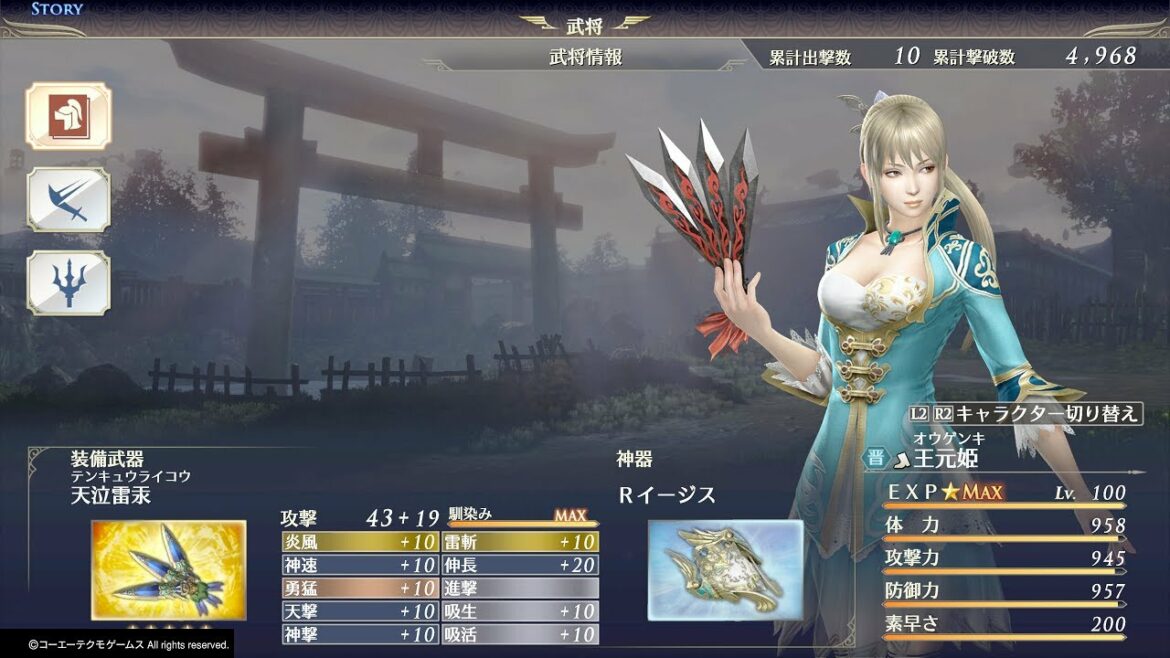This screenshot has height=658, width=1170.
Task: Select the 炎風 weapon attribute row
Action: coord(360,542)
